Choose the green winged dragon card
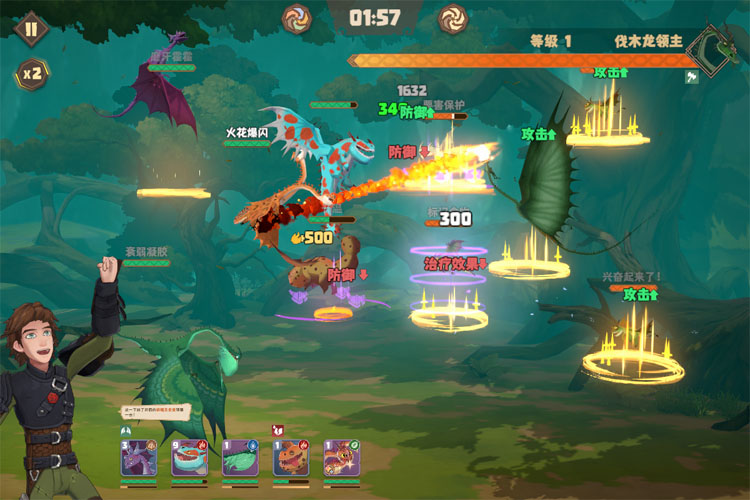Image resolution: width=750 pixels, height=500 pixels. 240,459
